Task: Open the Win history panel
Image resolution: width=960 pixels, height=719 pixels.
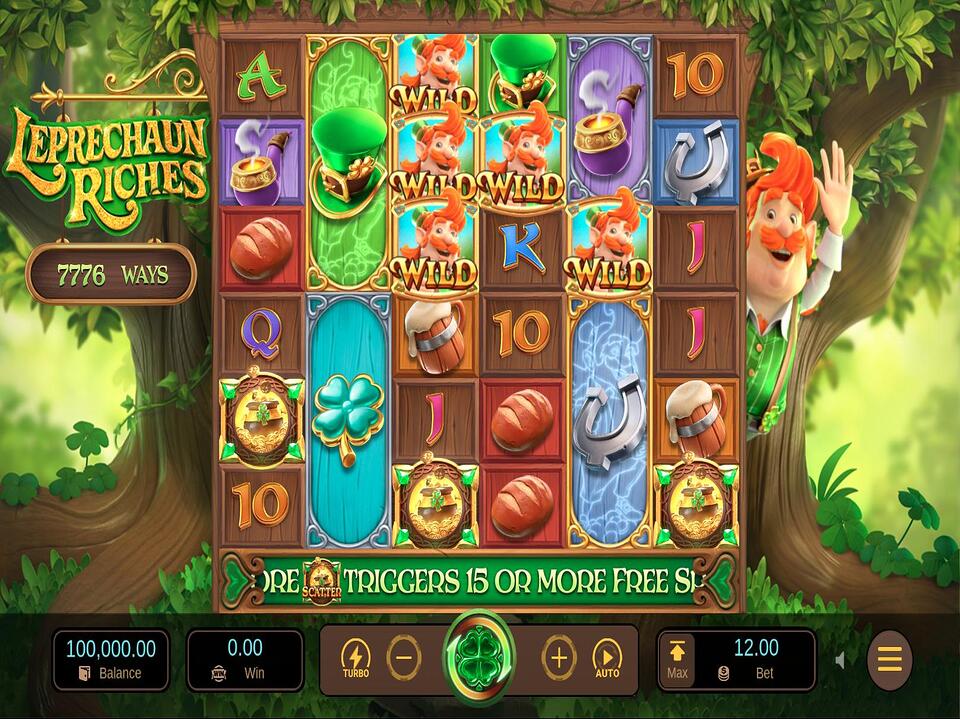Action: [x=245, y=660]
